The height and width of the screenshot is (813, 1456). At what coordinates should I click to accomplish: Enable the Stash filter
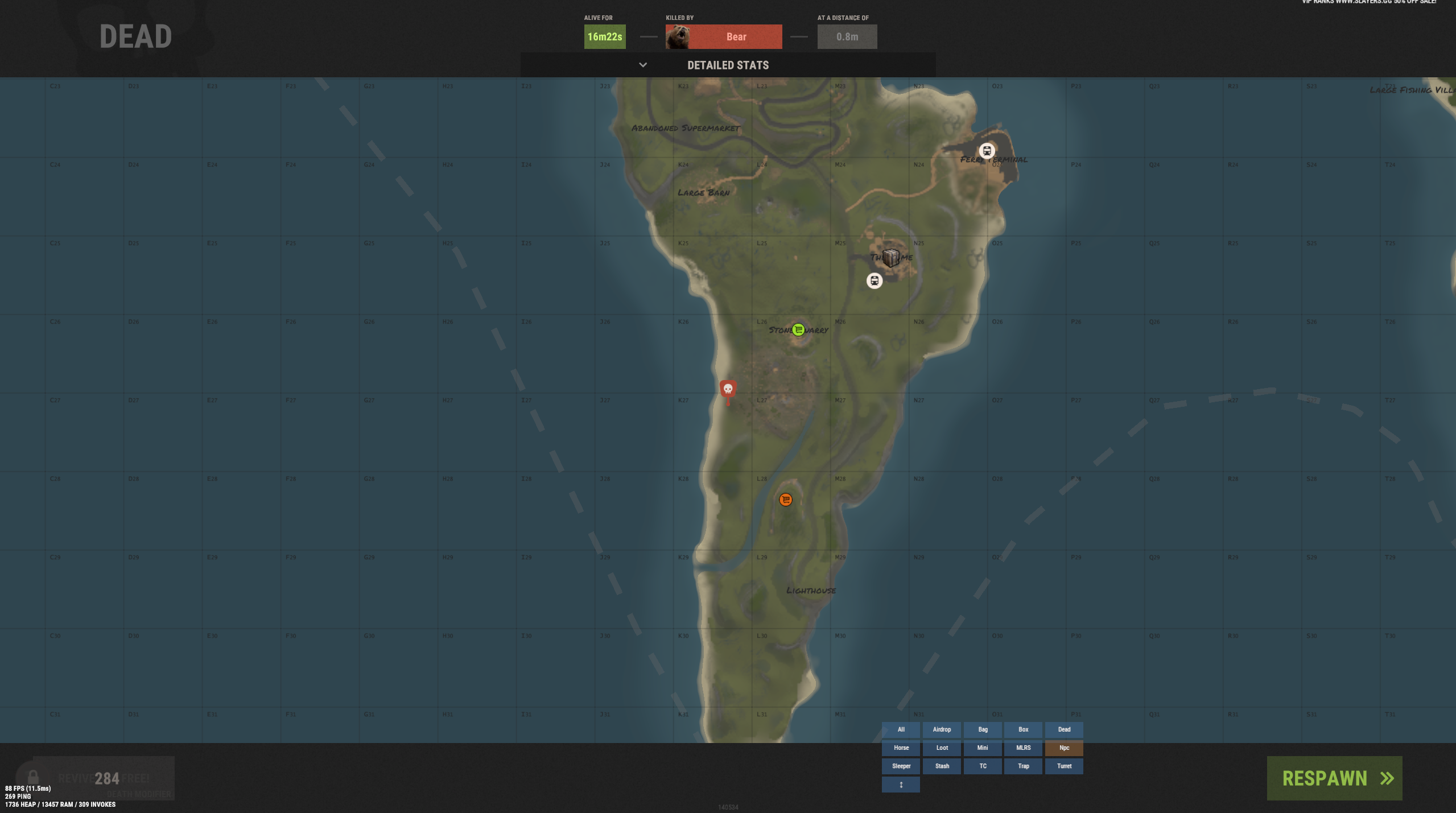click(942, 766)
